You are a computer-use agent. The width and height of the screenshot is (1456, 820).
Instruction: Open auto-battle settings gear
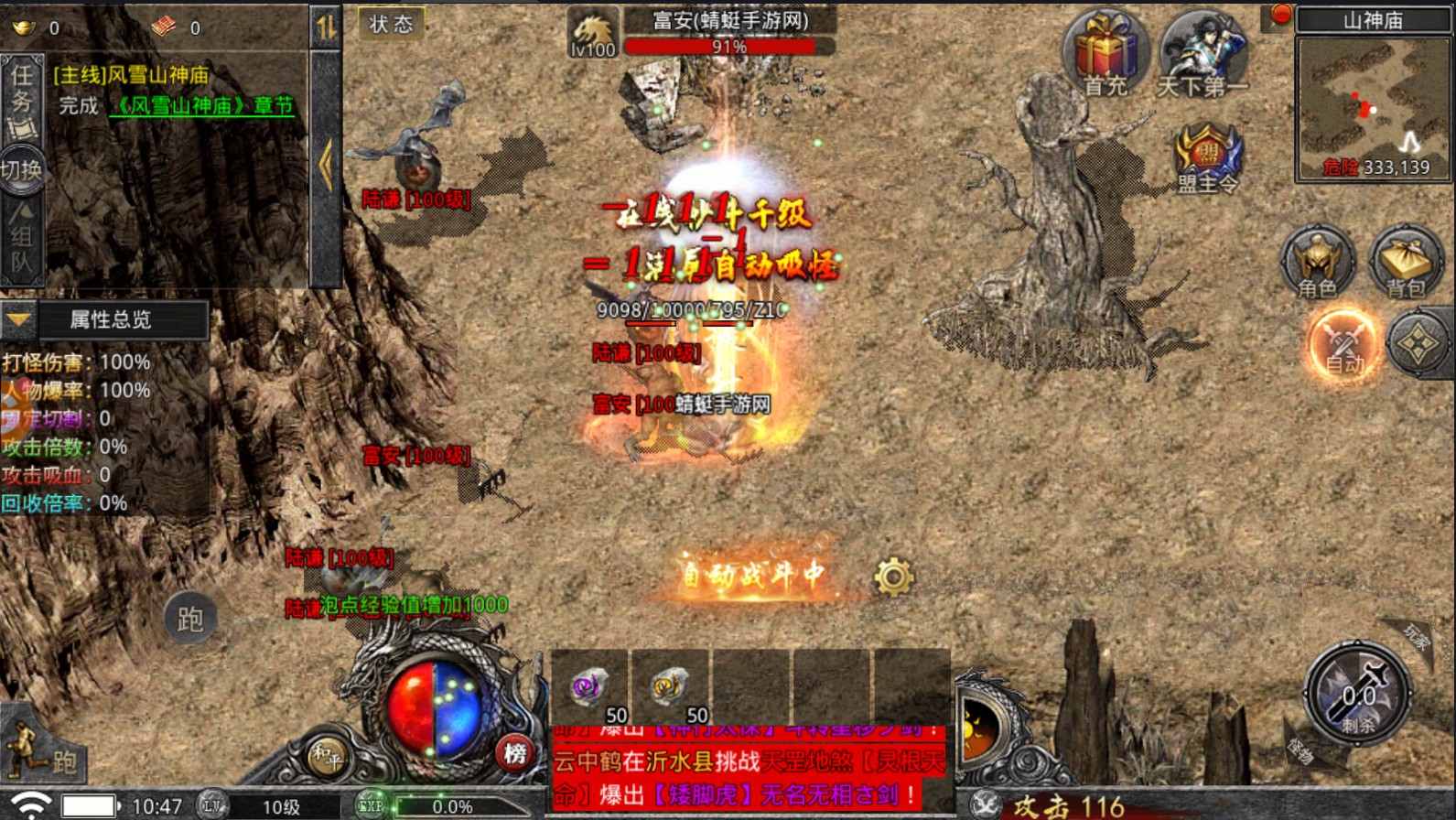[893, 577]
